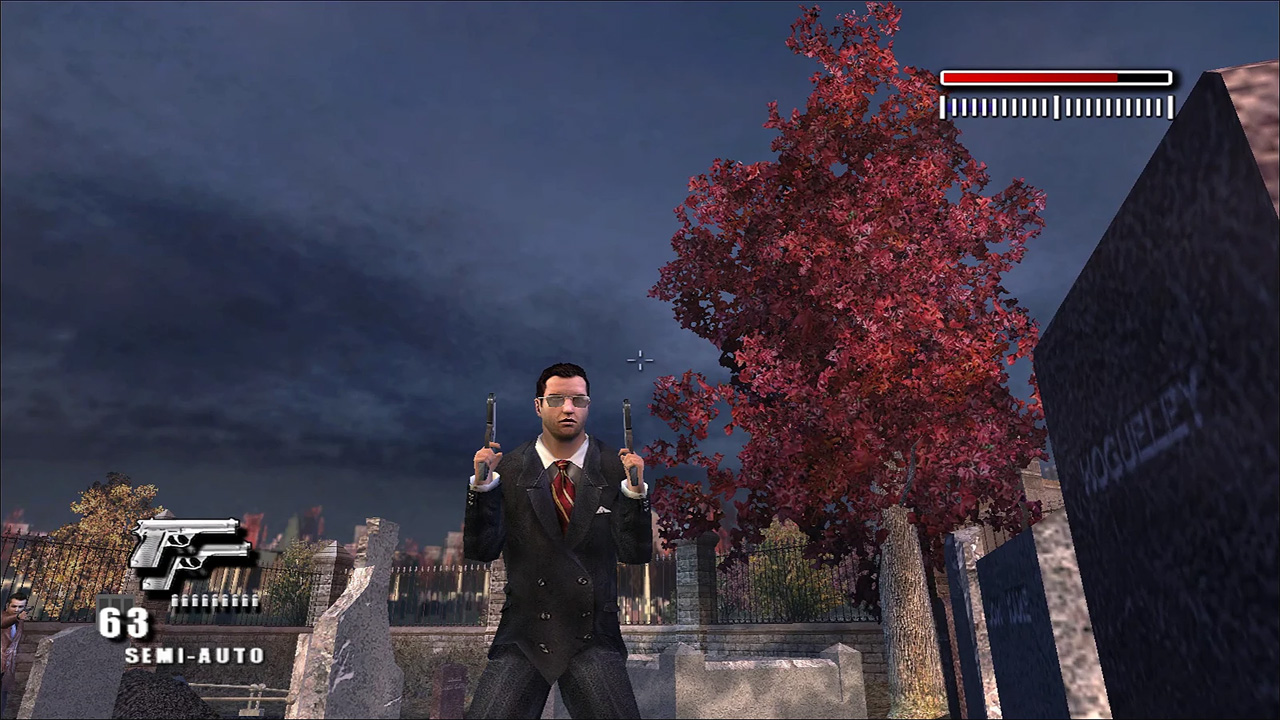This screenshot has height=720, width=1280.
Task: Click the crosshair reticle at screen center
Action: coord(639,360)
